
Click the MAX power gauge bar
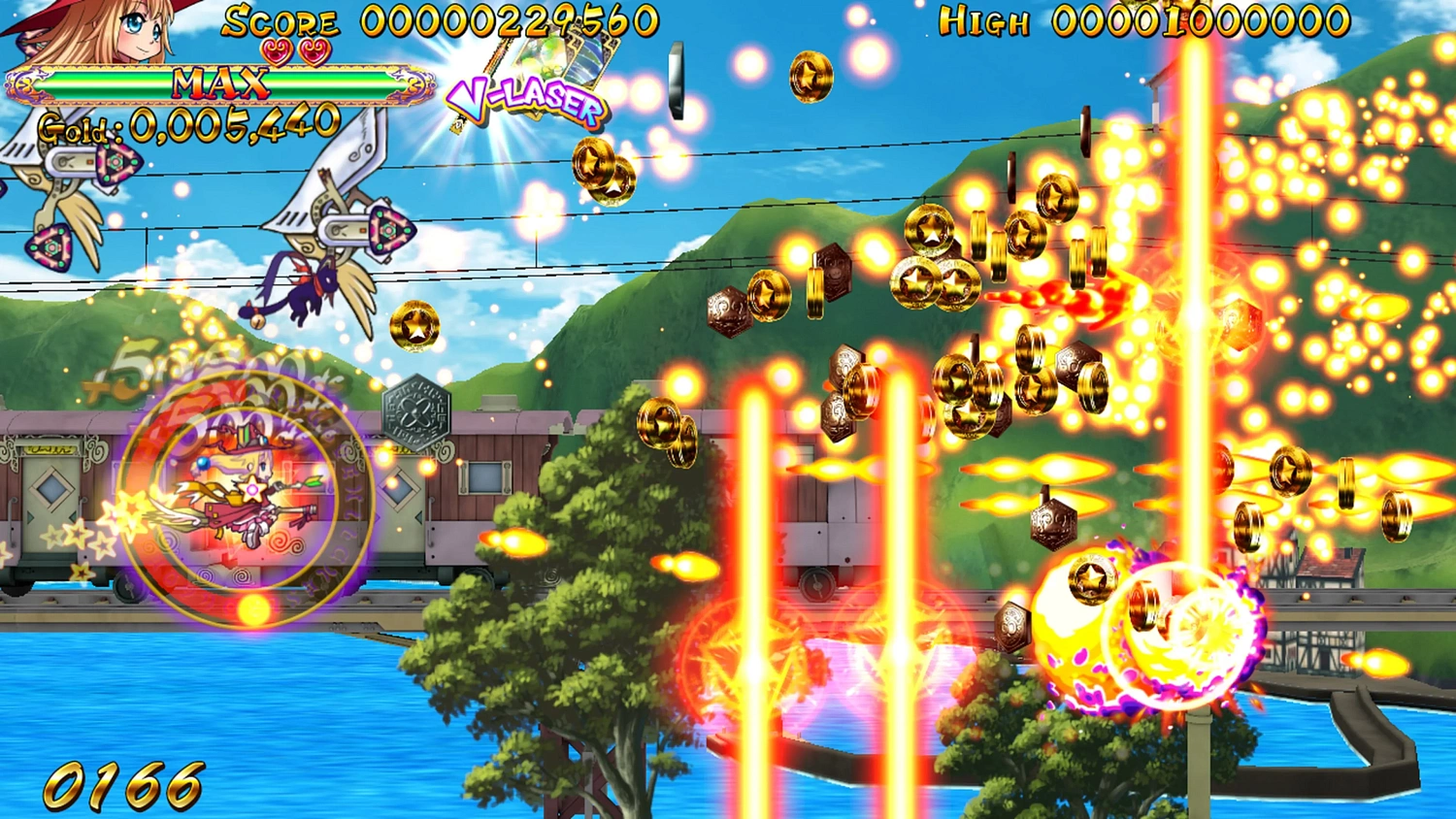pos(218,82)
